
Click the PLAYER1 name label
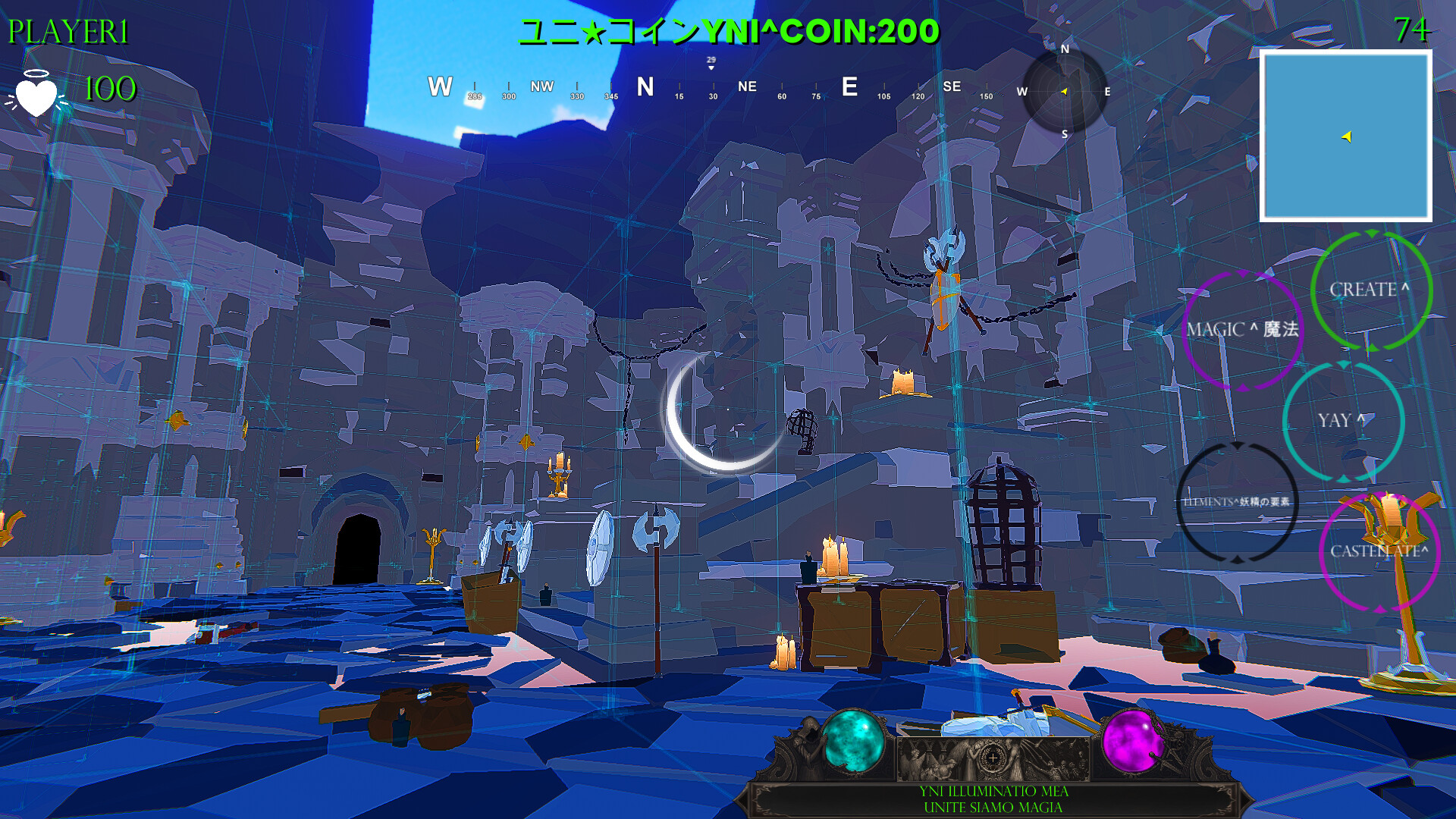tap(67, 30)
